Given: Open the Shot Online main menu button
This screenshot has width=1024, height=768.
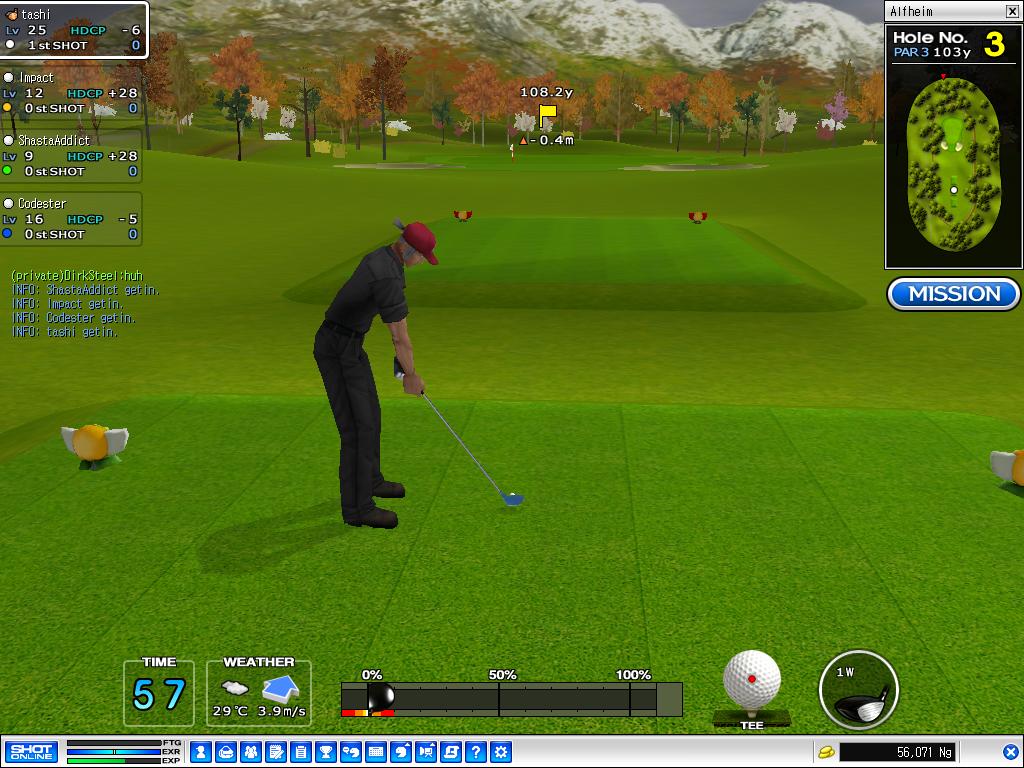Looking at the screenshot, I should (31, 752).
